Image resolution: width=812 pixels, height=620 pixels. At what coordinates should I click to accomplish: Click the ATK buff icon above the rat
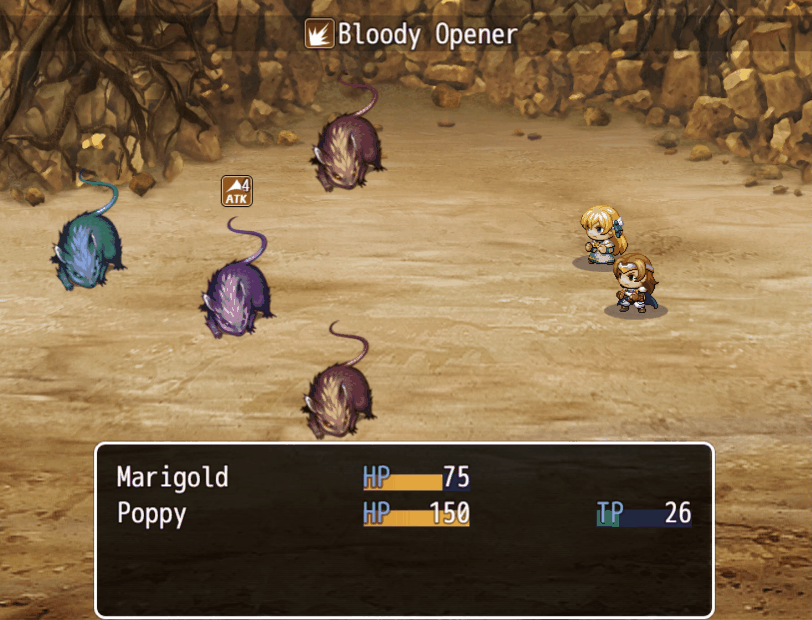[237, 191]
